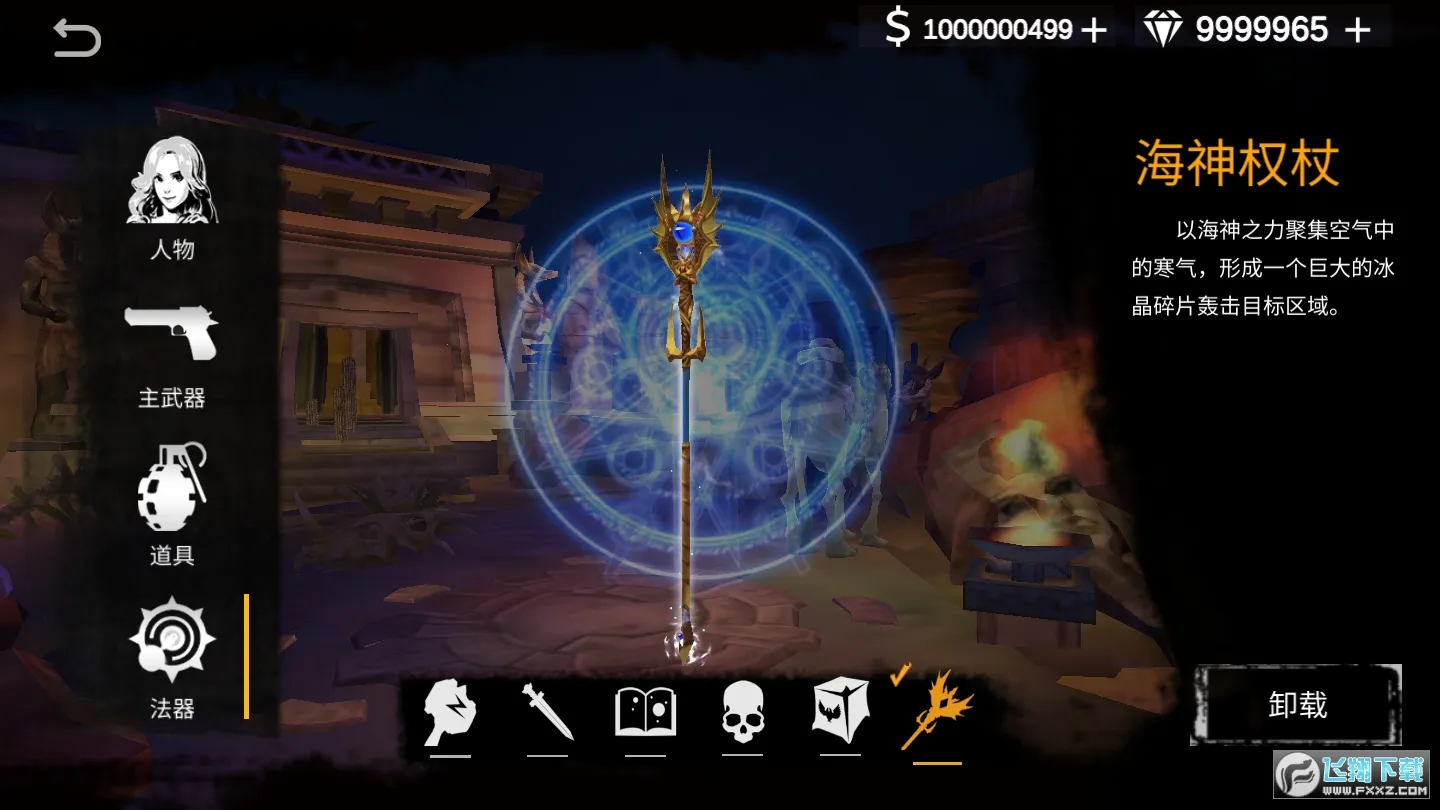Click the plus next to the dollar balance
Viewport: 1440px width, 810px height.
pos(1093,30)
